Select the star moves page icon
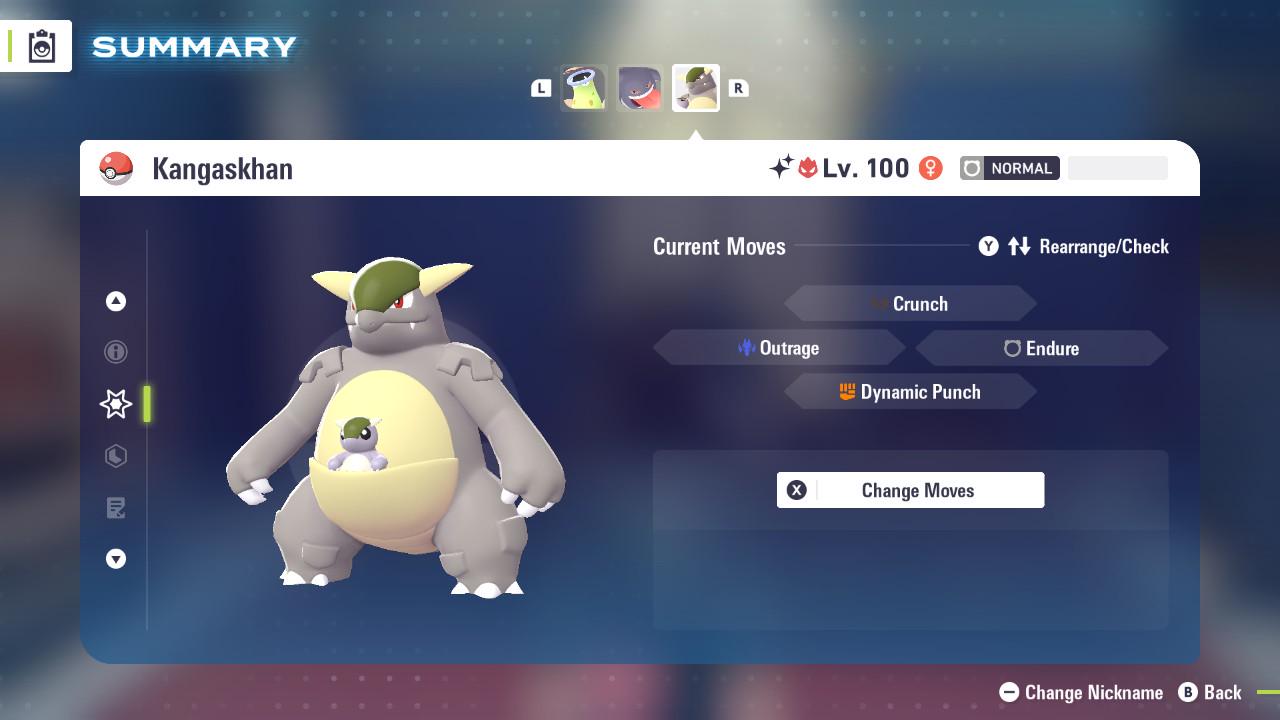Screen dimensions: 1280x720 (x=116, y=404)
